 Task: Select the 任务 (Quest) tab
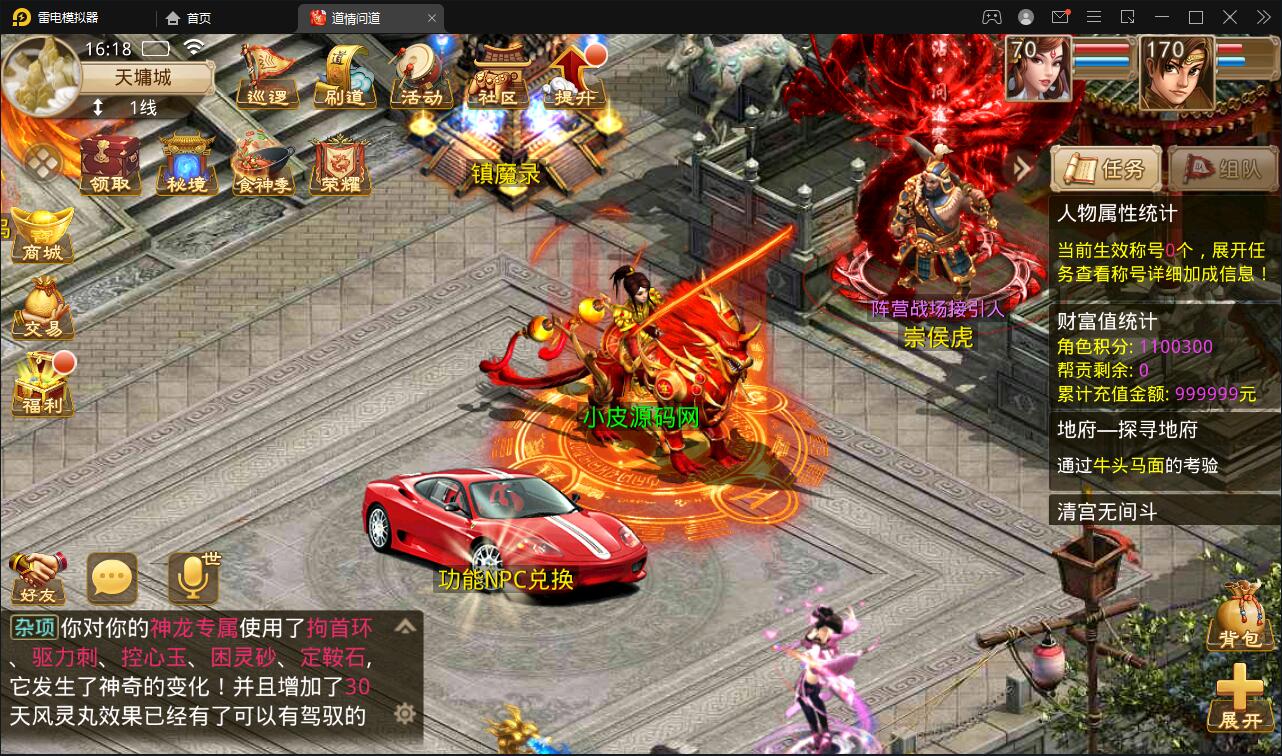(1105, 167)
